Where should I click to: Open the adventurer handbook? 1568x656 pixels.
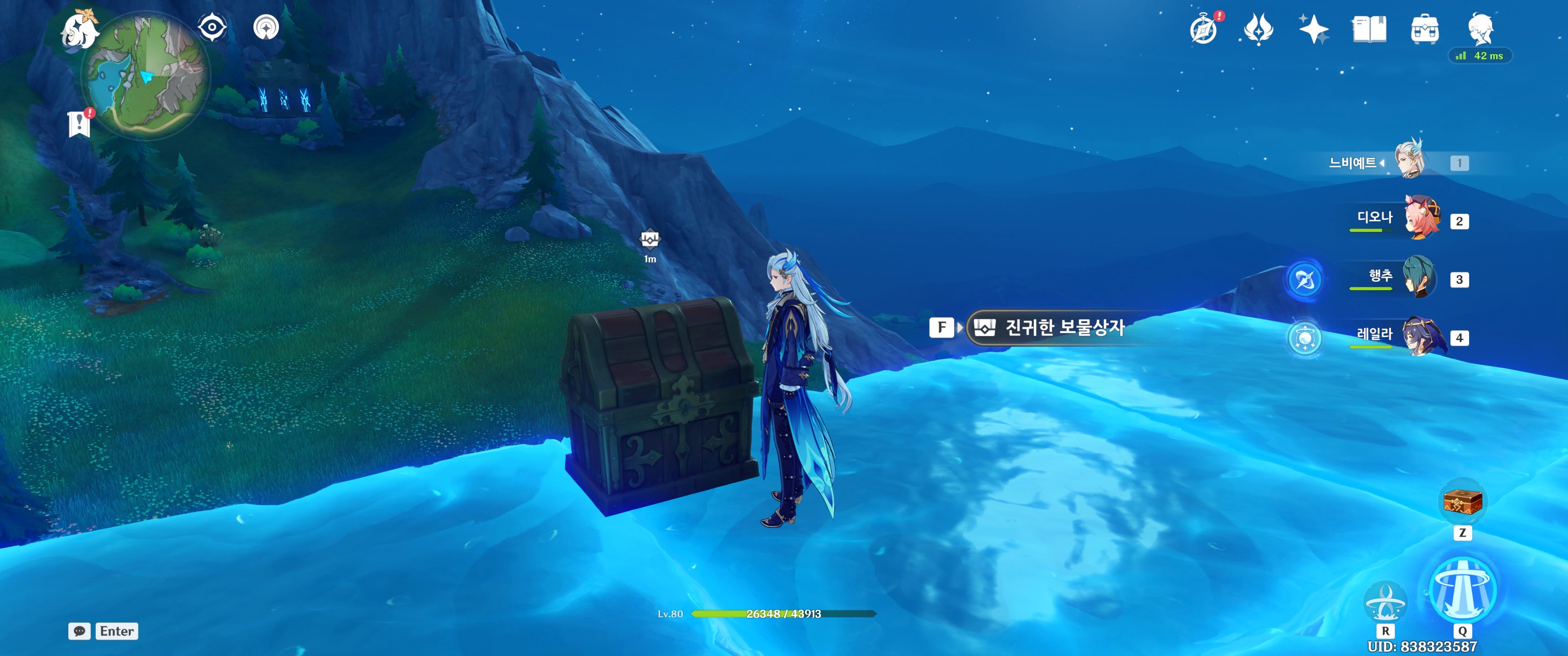click(x=1369, y=29)
